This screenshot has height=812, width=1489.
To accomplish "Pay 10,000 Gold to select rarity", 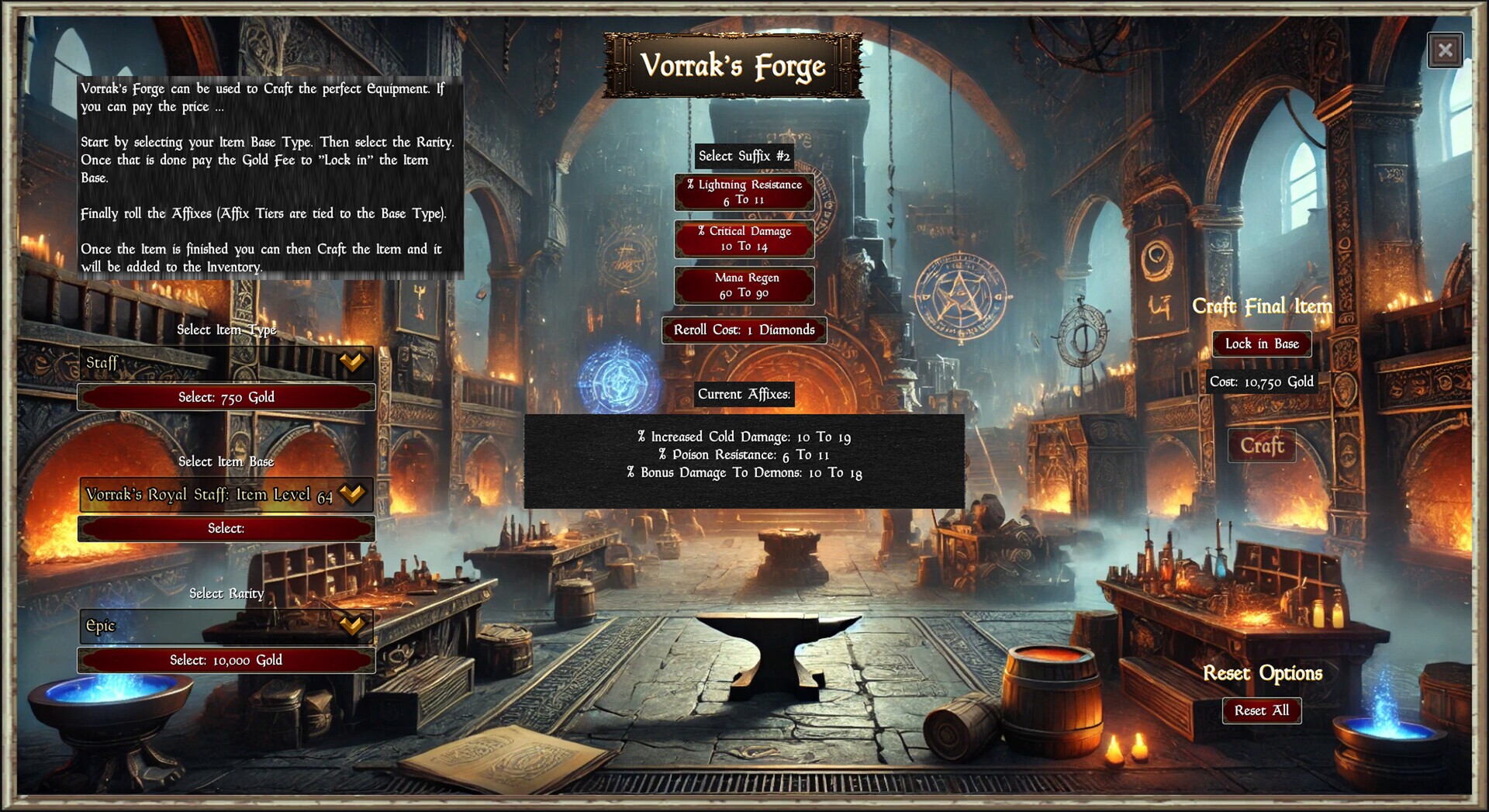I will pos(226,660).
